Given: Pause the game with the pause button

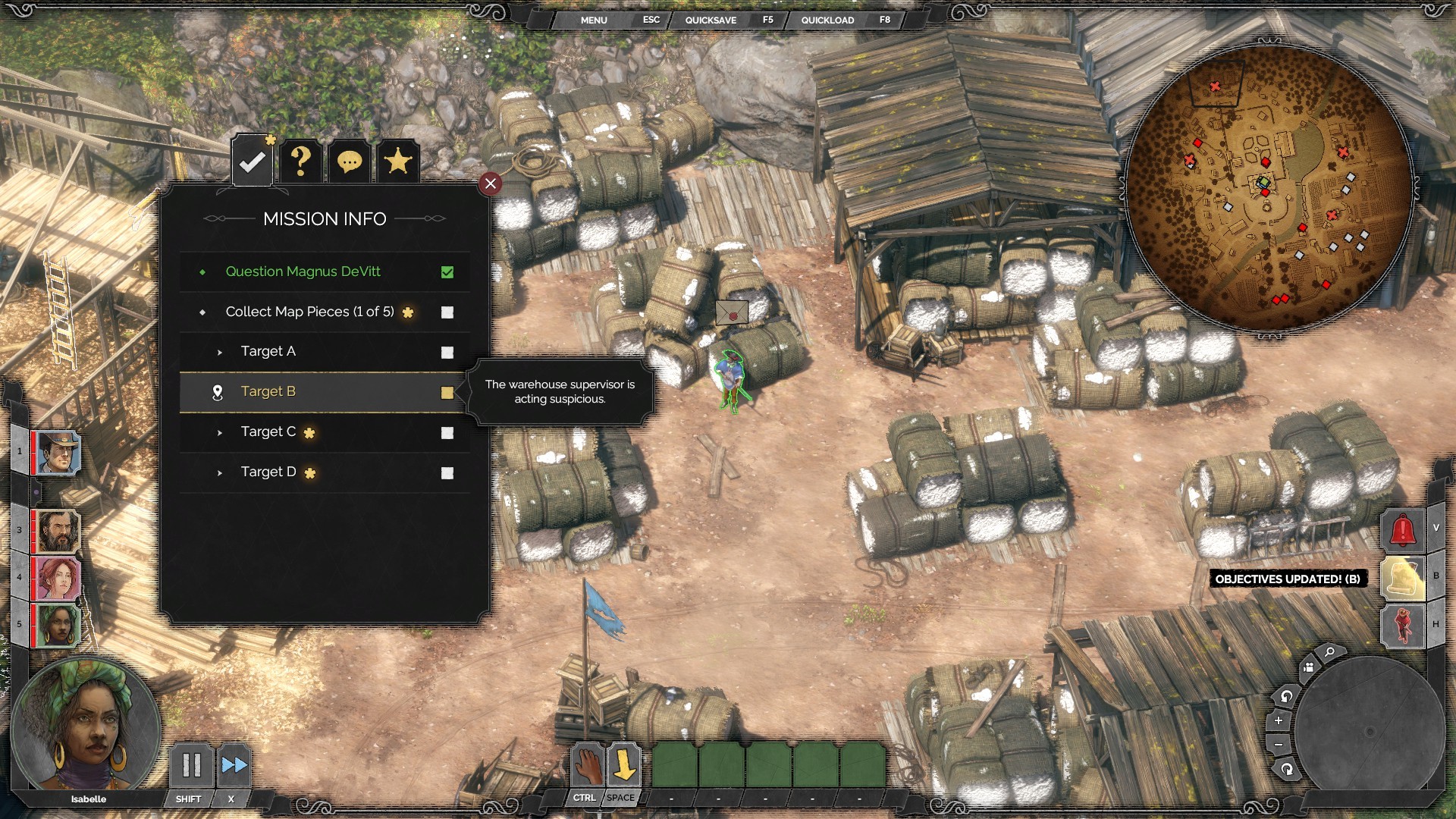Looking at the screenshot, I should click(191, 765).
